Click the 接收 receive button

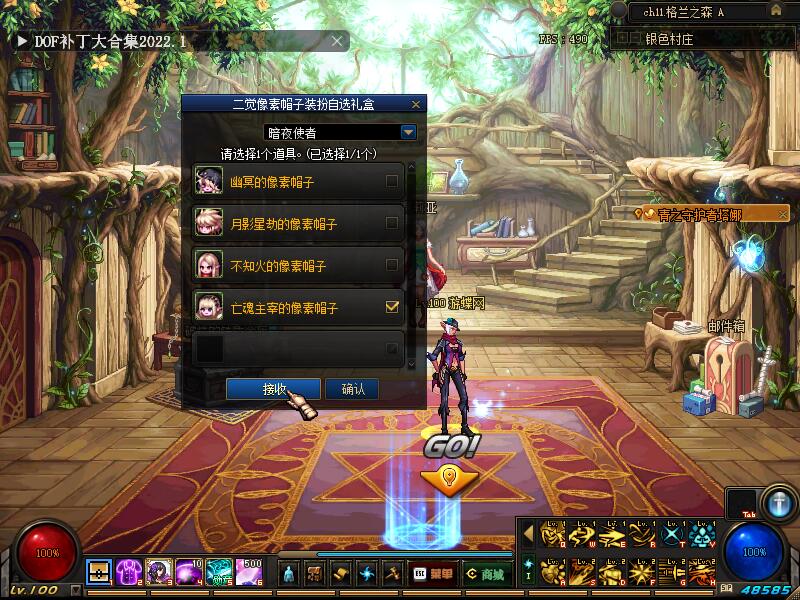[x=273, y=389]
